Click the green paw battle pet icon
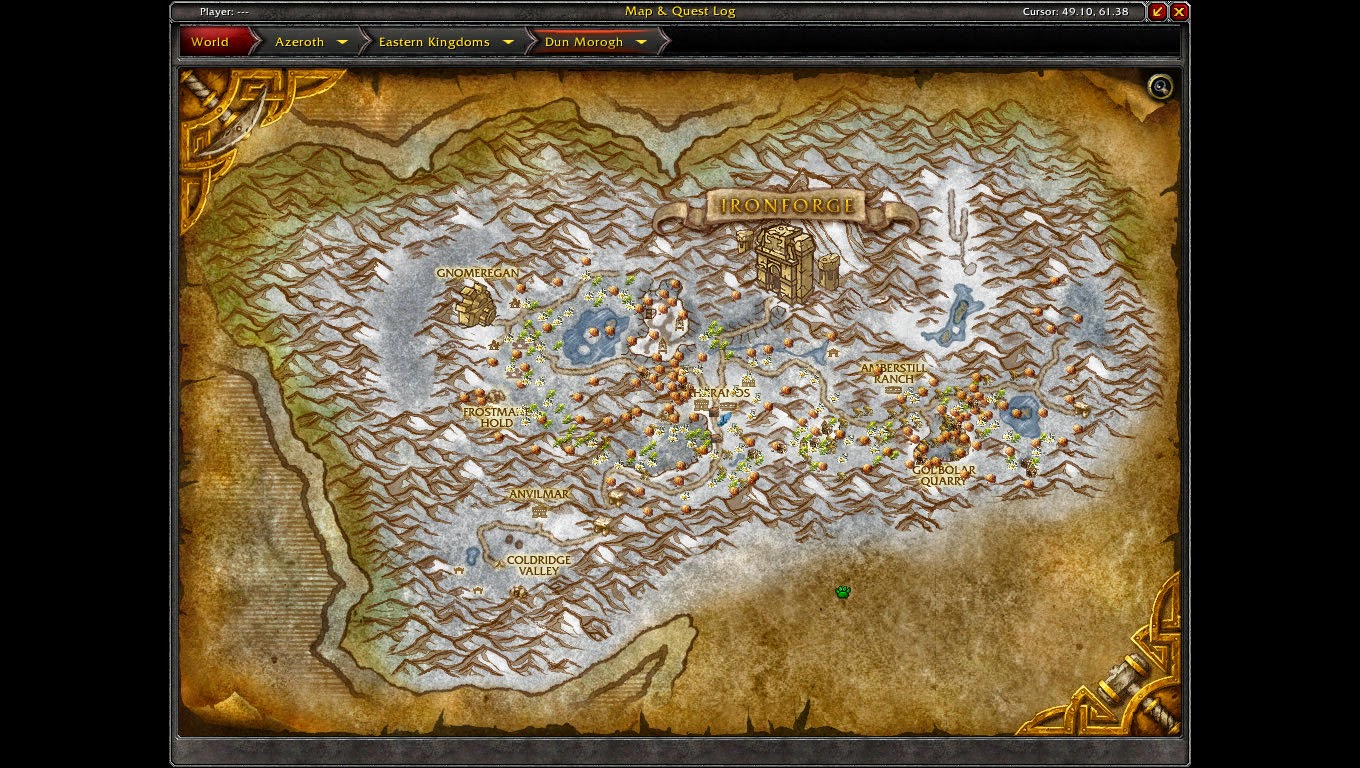1360x768 pixels. click(842, 591)
